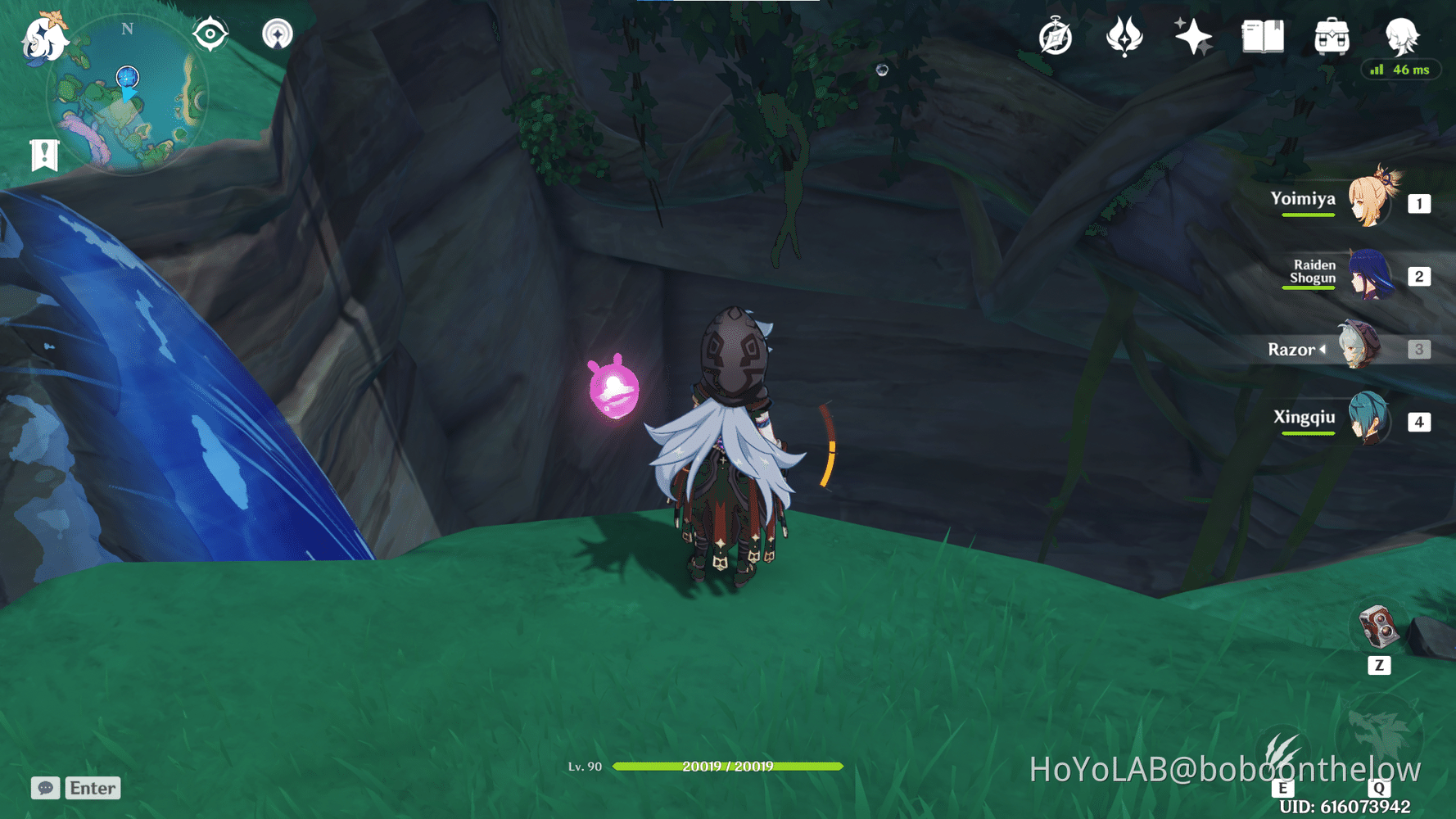The image size is (1456, 819).
Task: Open the Events overview wings icon
Action: click(x=1124, y=34)
